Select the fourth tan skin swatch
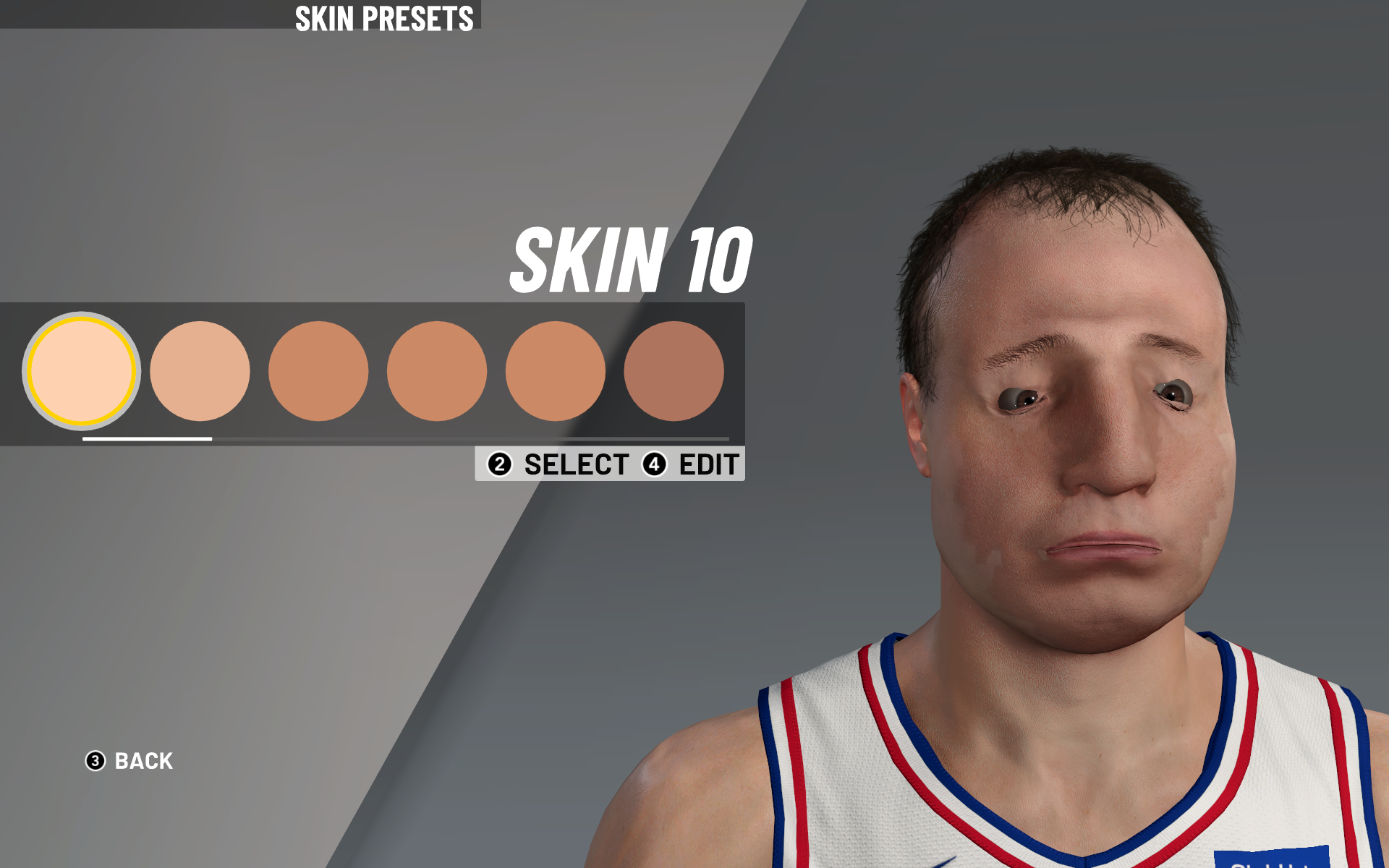The height and width of the screenshot is (868, 1389). click(438, 371)
